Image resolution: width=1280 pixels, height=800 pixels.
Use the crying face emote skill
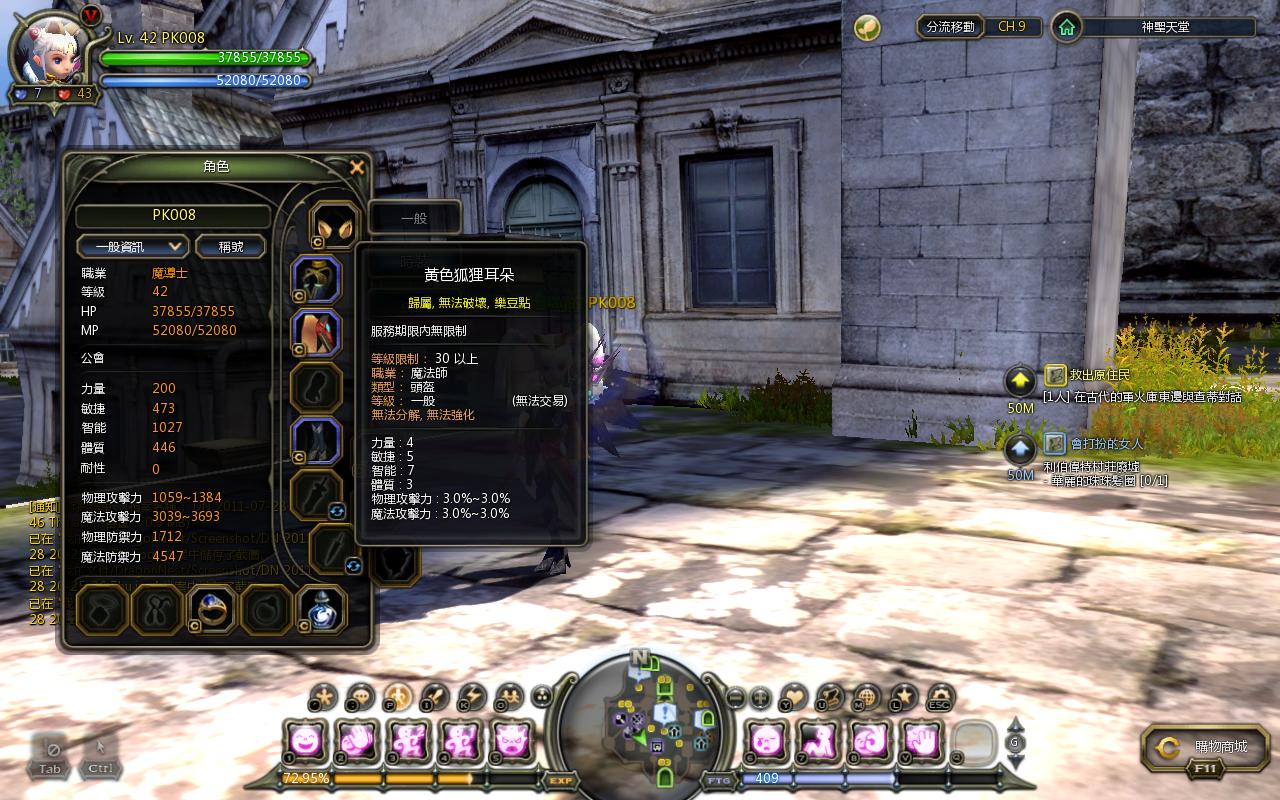pyautogui.click(x=767, y=741)
